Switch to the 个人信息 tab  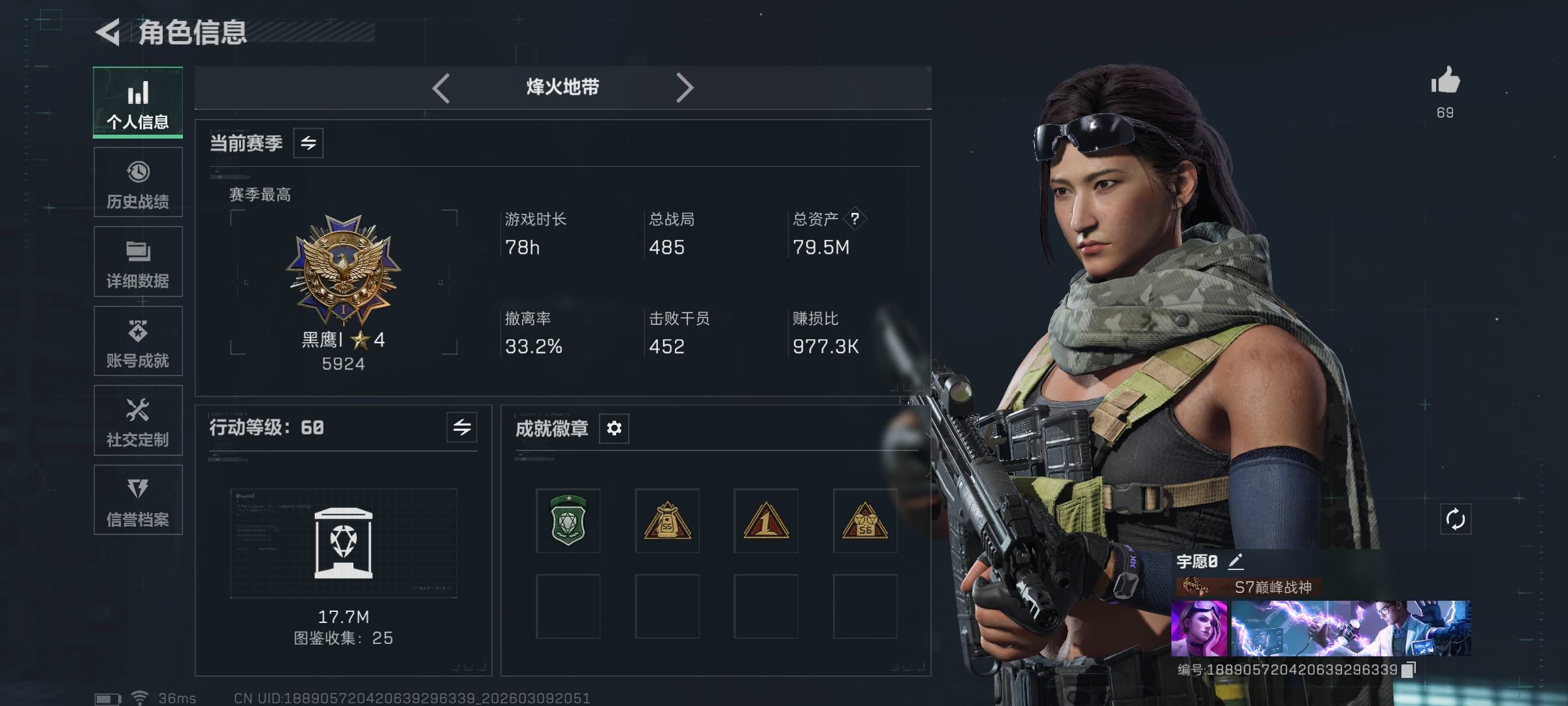click(x=138, y=103)
